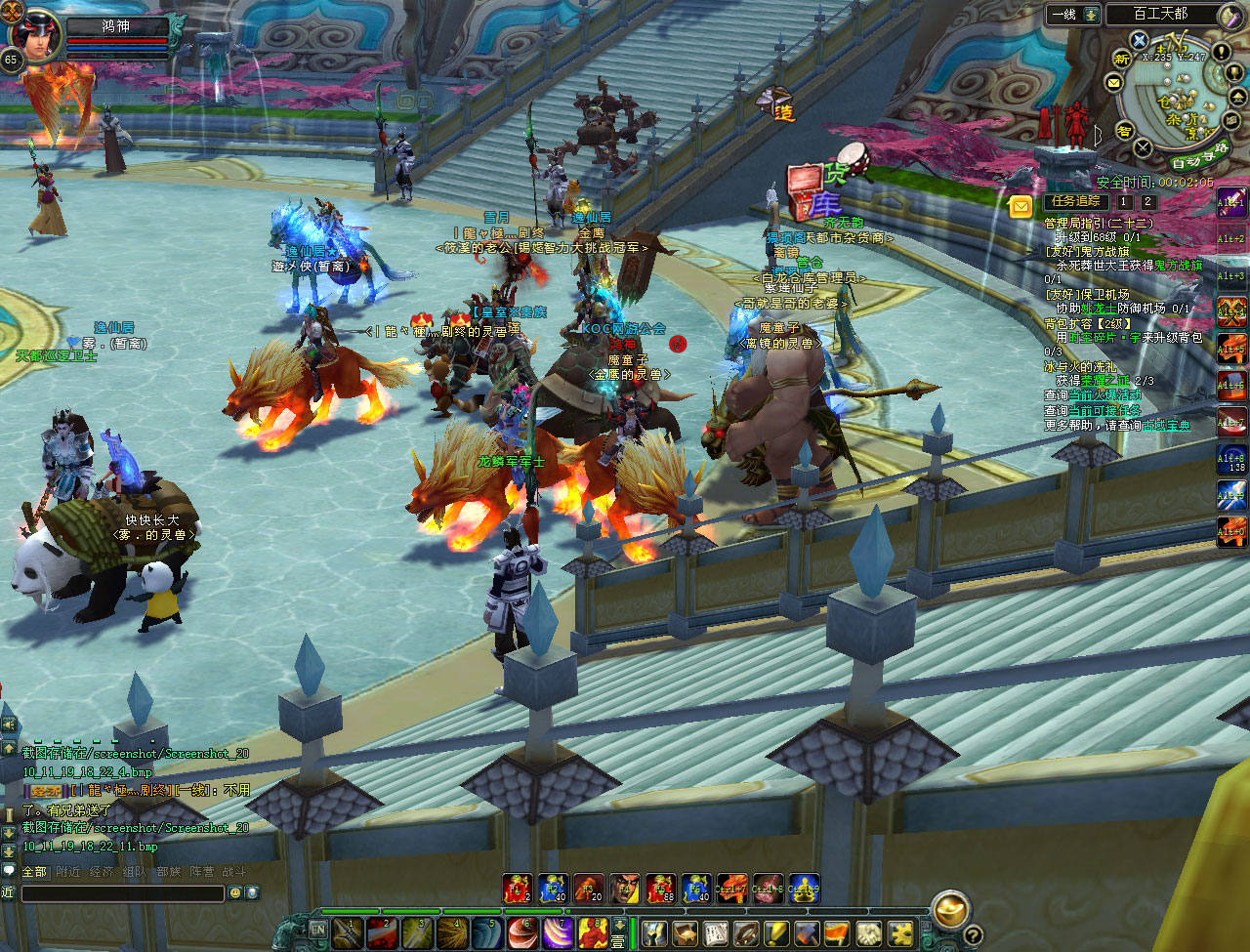Use the F4 warrior face hotbar slot
Viewport: 1250px width, 952px height.
click(625, 889)
